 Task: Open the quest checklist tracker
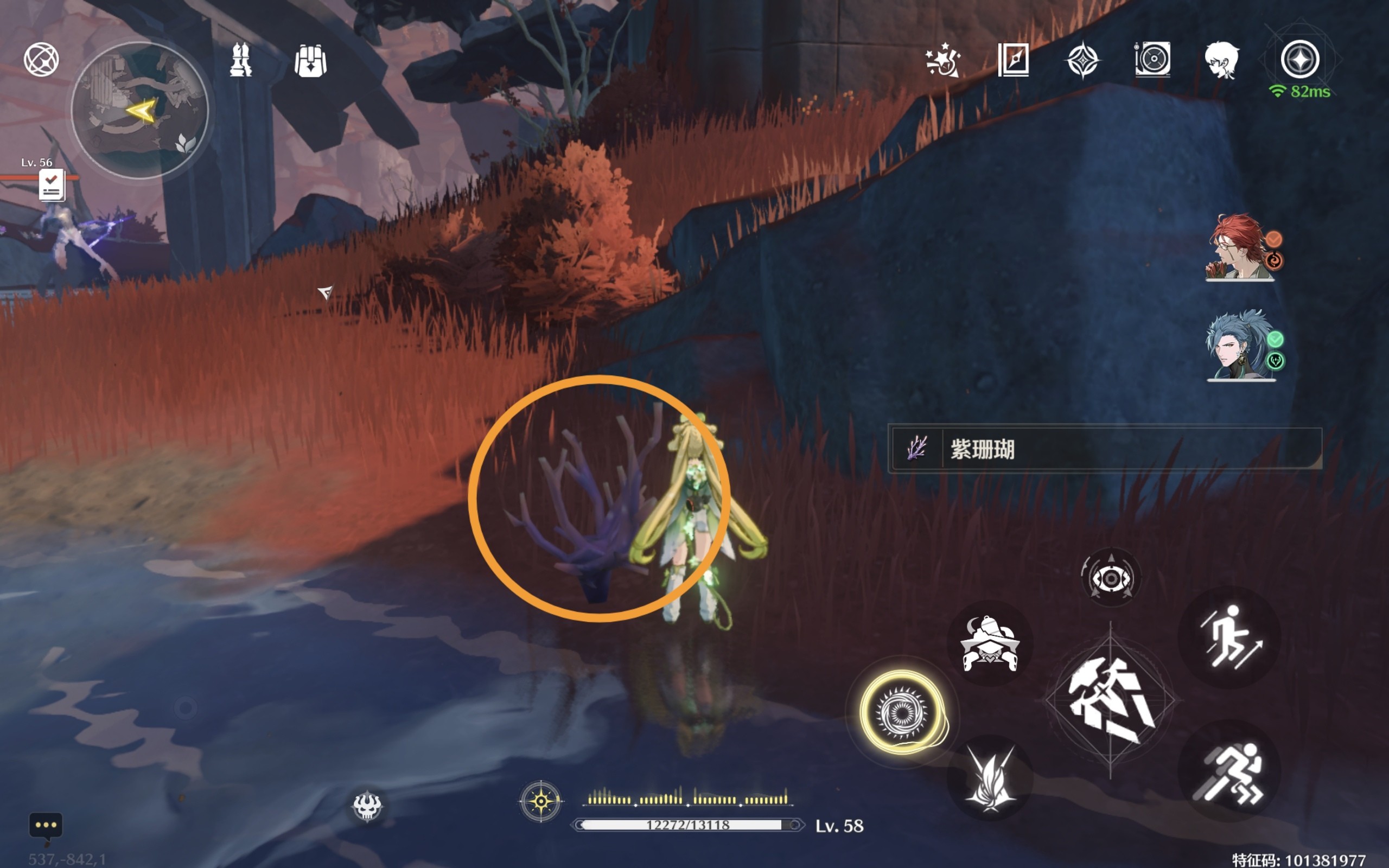tap(52, 186)
